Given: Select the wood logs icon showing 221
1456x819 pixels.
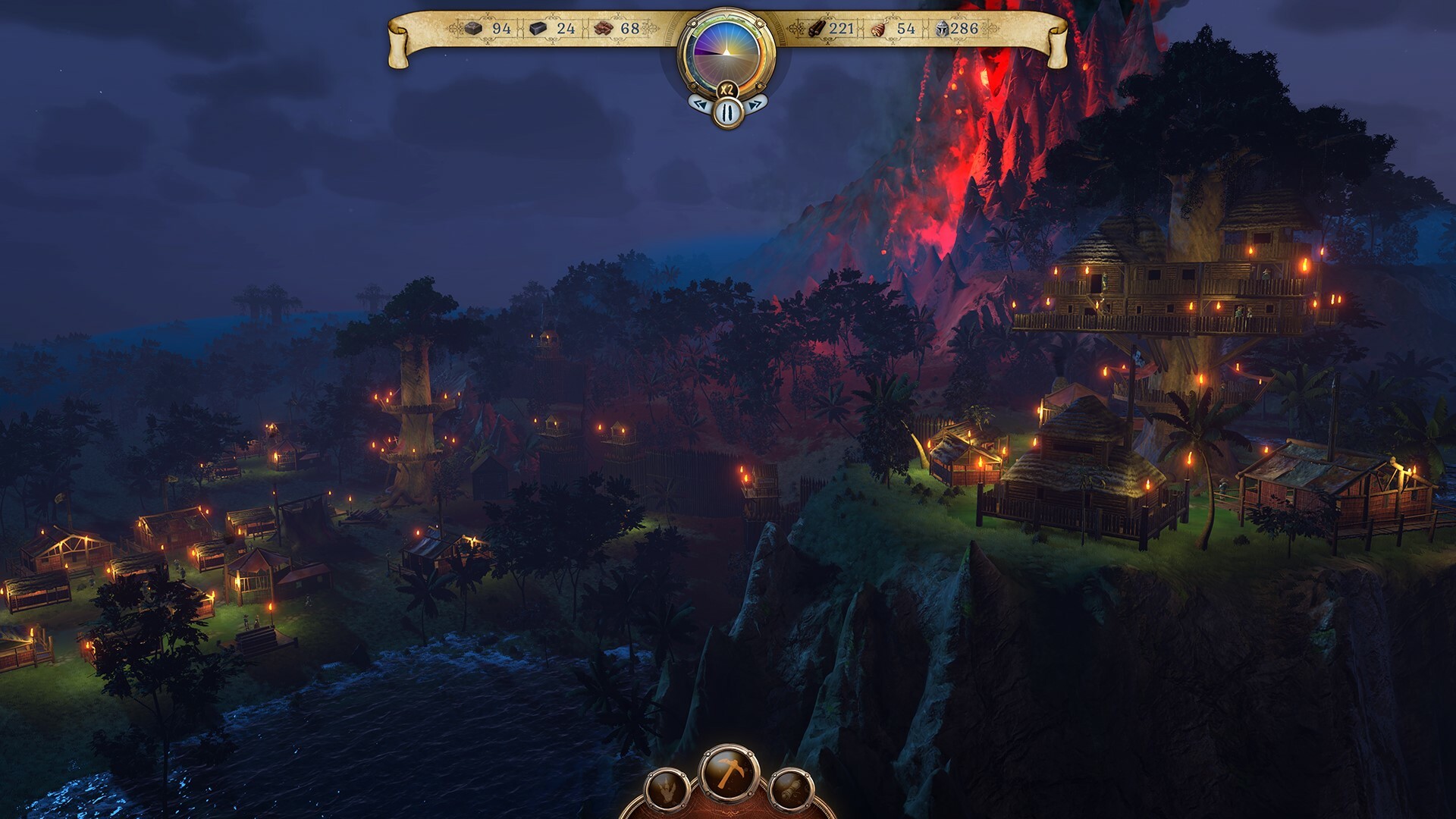Looking at the screenshot, I should coord(817,27).
